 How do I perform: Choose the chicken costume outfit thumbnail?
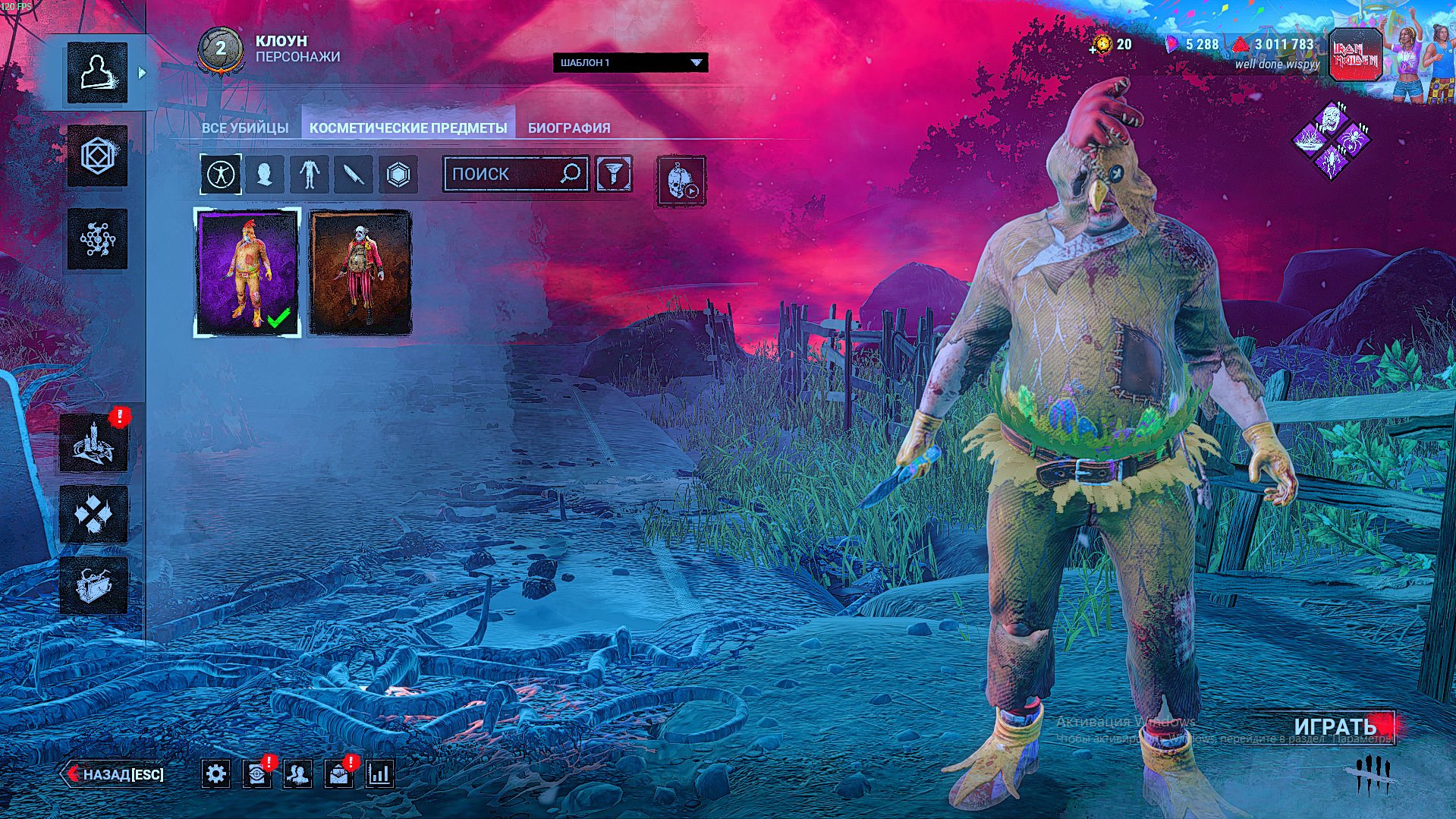pos(247,272)
